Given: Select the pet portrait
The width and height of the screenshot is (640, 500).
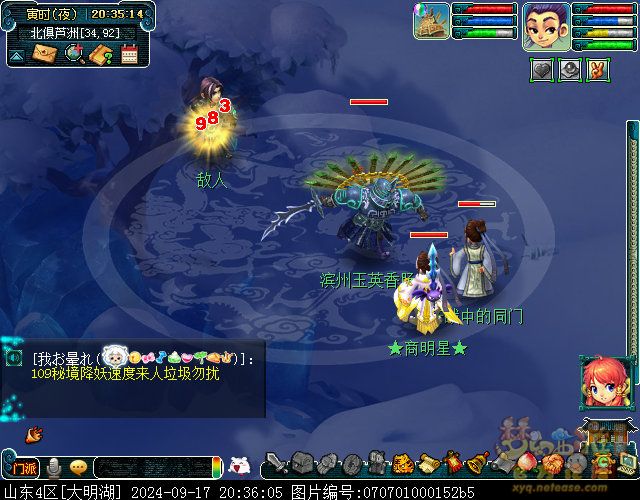Looking at the screenshot, I should 431,21.
